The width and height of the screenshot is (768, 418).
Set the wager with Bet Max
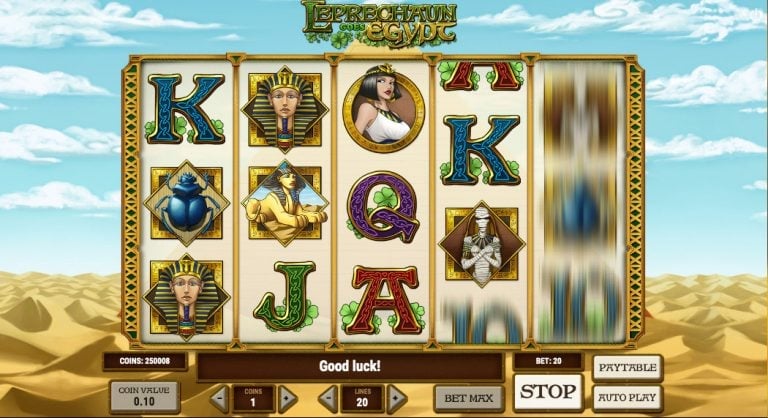pyautogui.click(x=468, y=398)
